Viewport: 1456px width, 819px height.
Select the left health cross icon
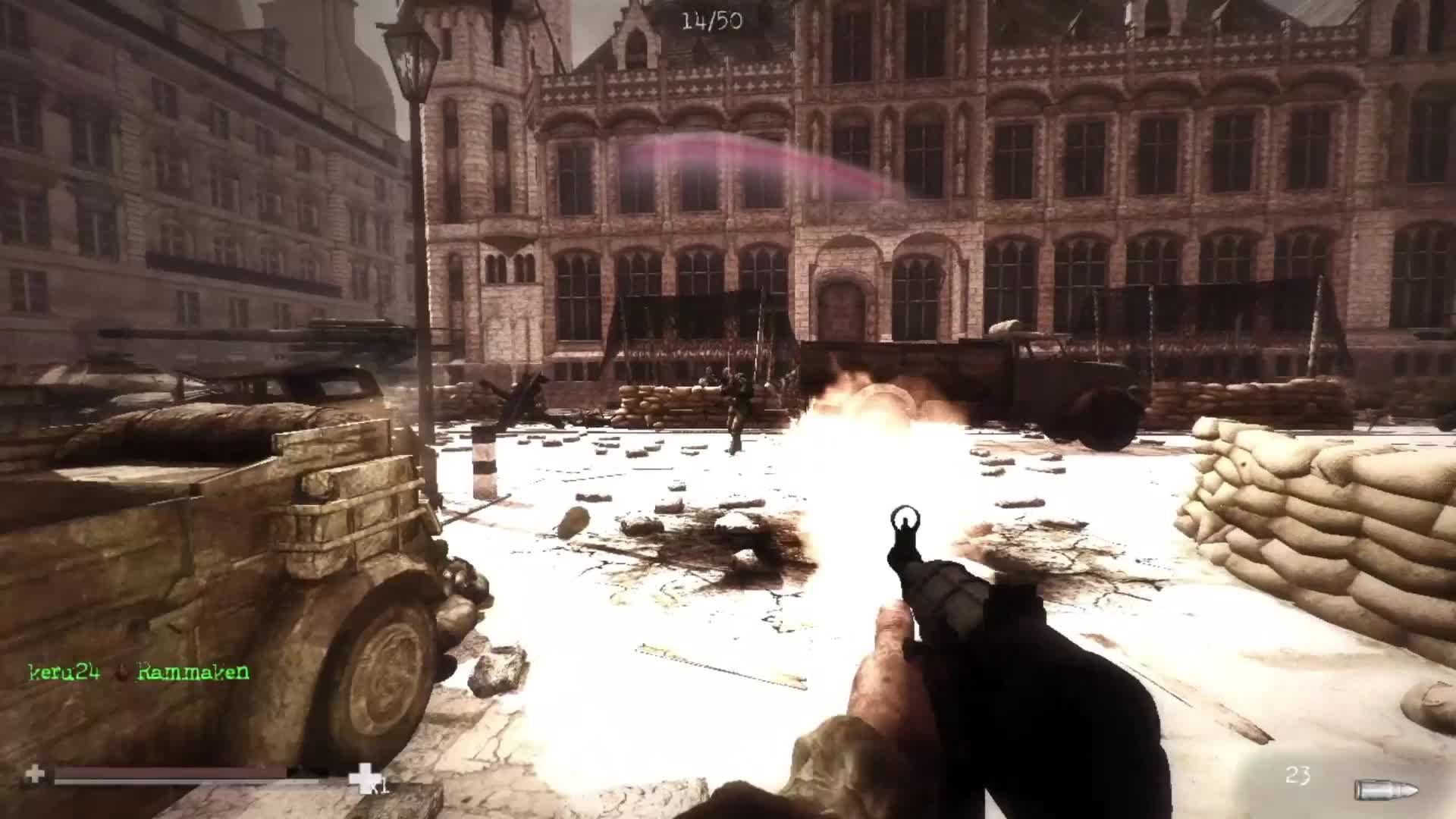coord(34,773)
